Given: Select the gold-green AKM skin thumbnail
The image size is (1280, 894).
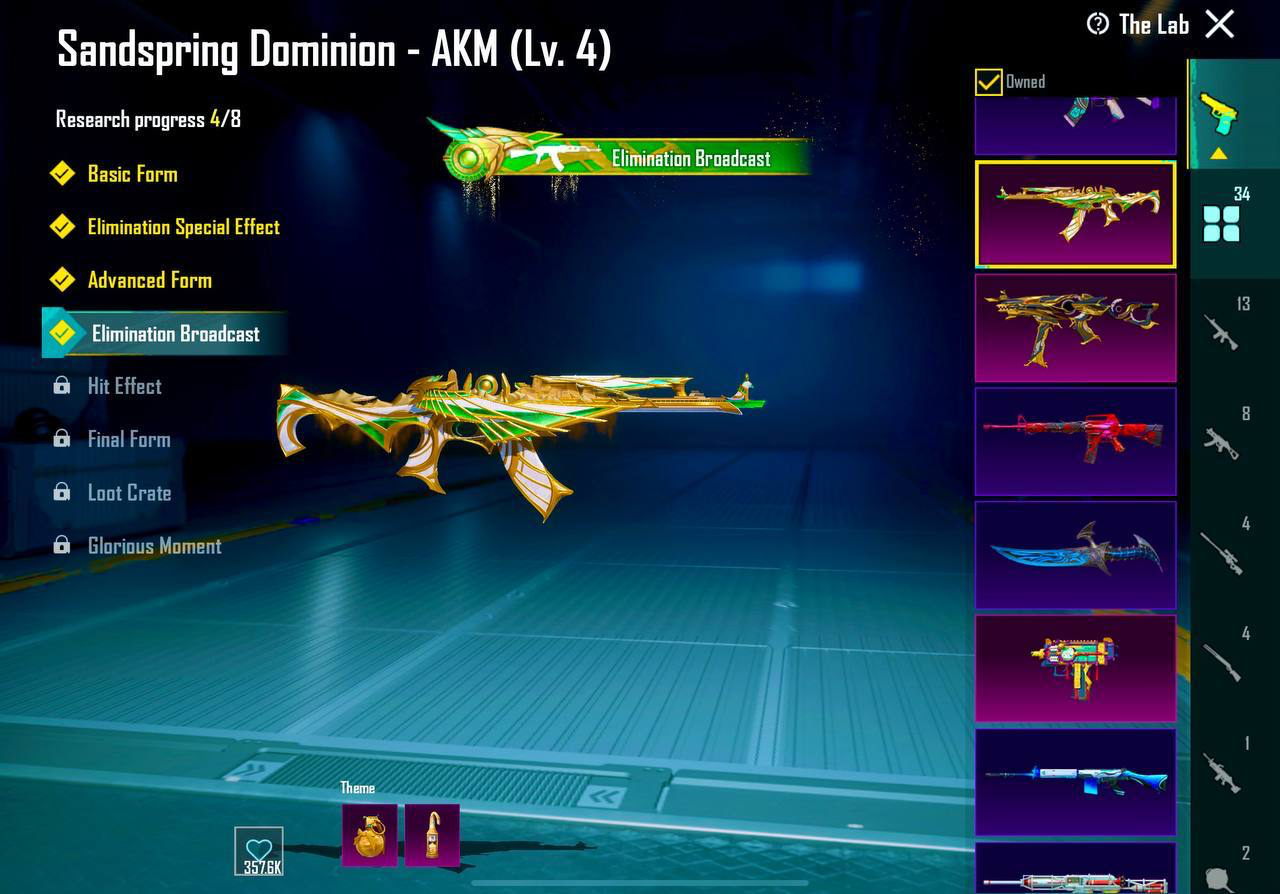Looking at the screenshot, I should click(1075, 214).
